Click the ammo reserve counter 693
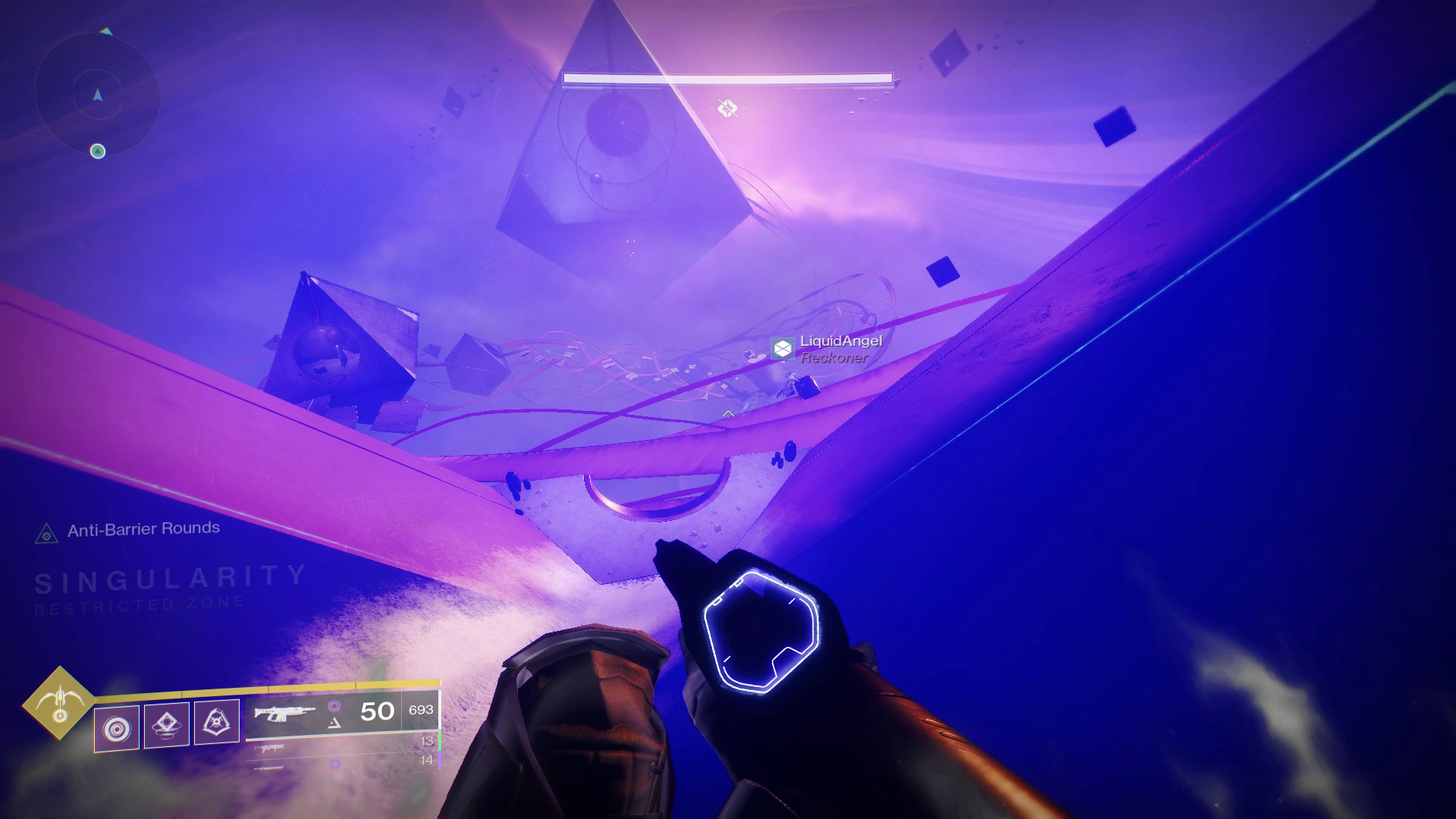 point(420,710)
